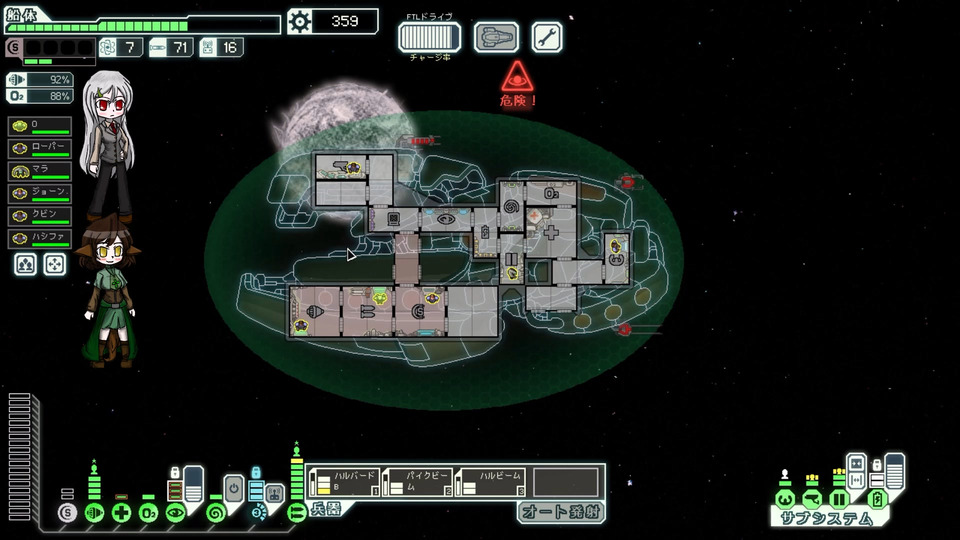Select the ハルバード weapon slot
This screenshot has height=540, width=960.
click(x=344, y=482)
